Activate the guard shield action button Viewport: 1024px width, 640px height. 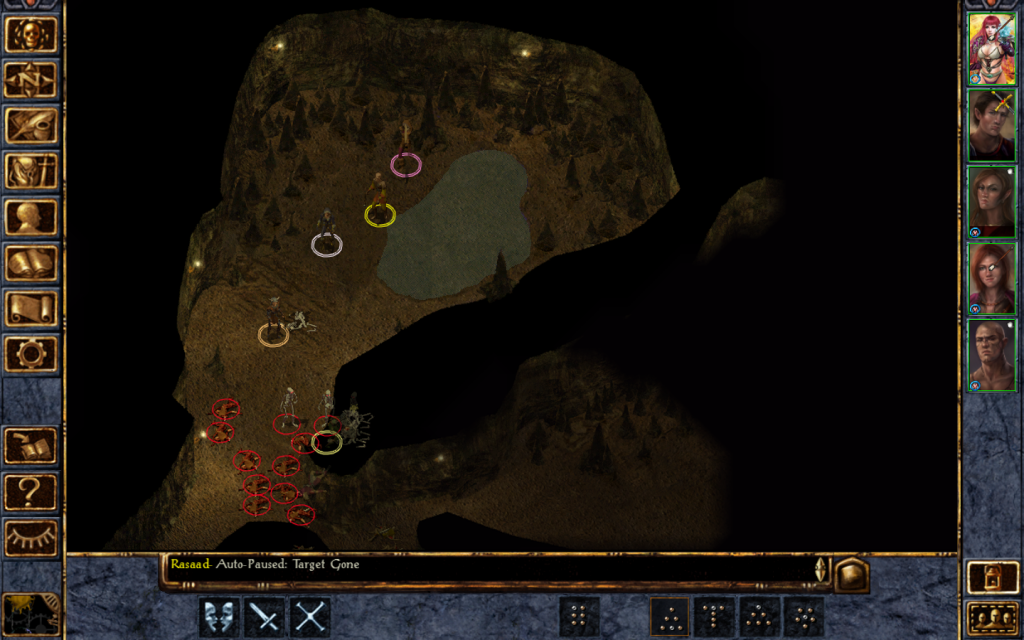[219, 617]
